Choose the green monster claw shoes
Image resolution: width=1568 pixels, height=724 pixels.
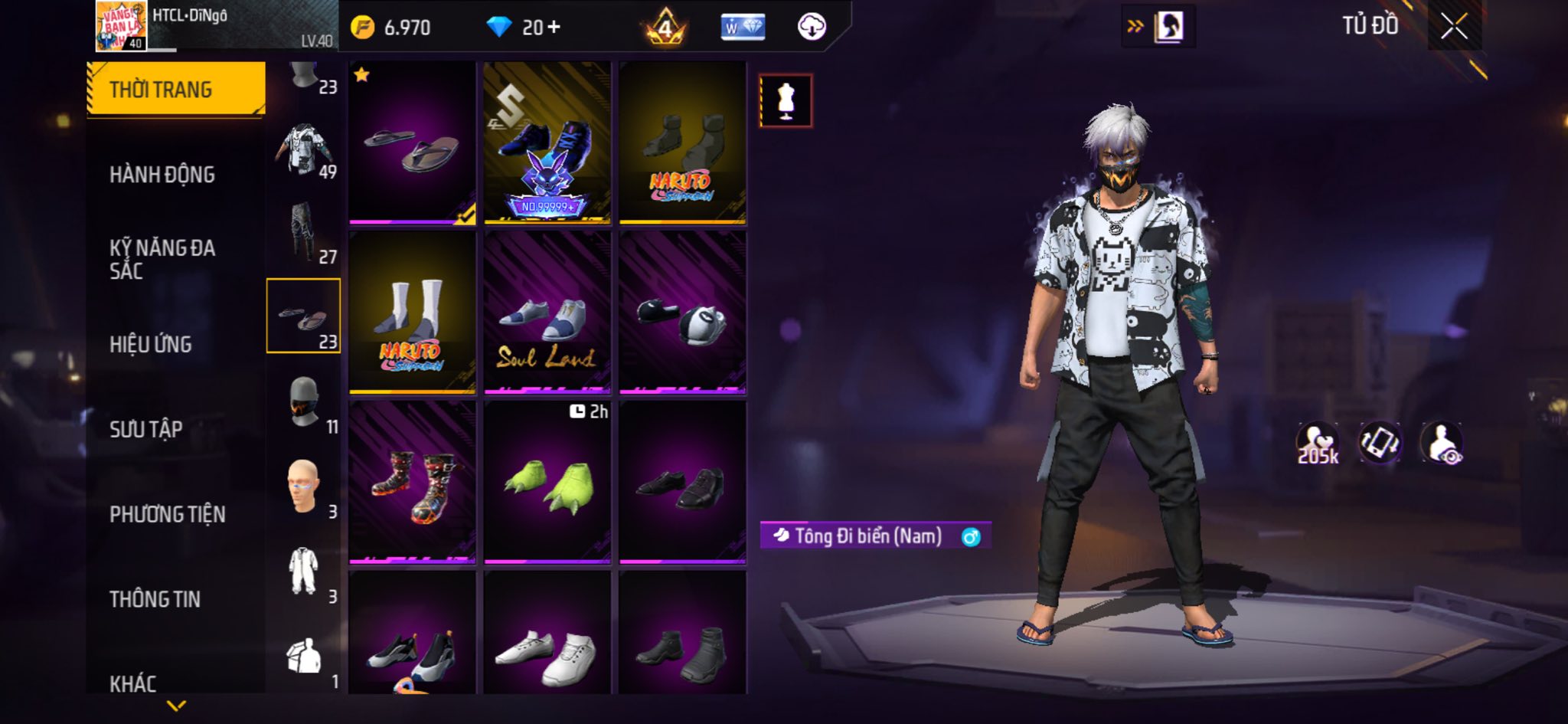coord(547,483)
